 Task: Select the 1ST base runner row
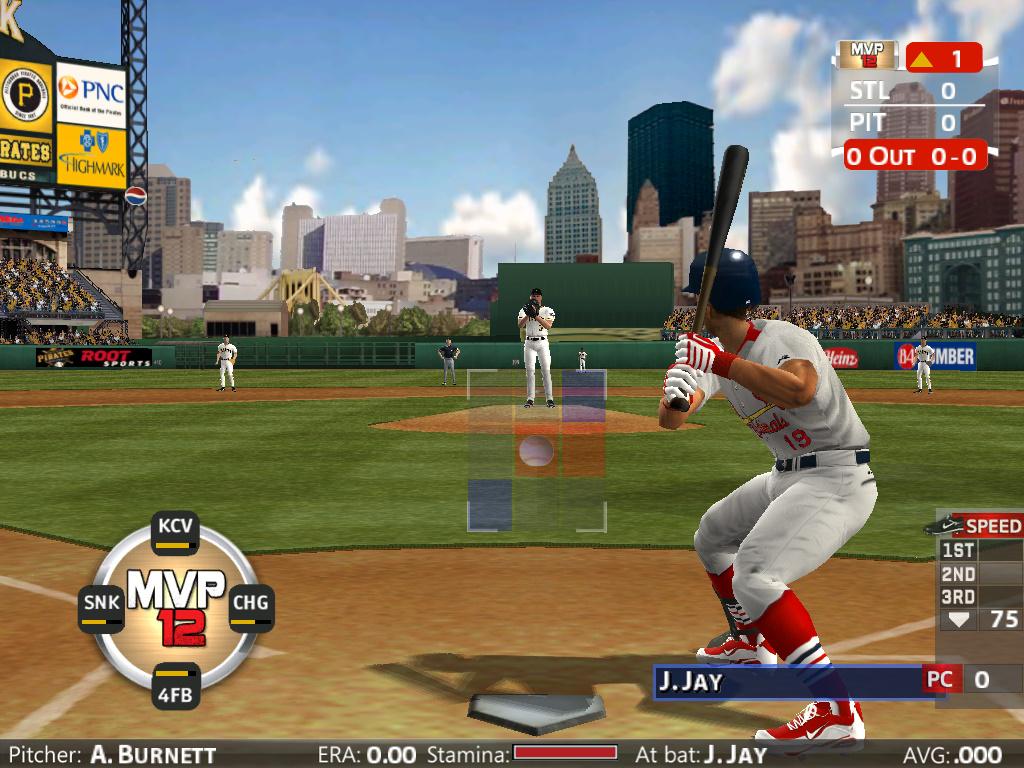click(x=980, y=550)
